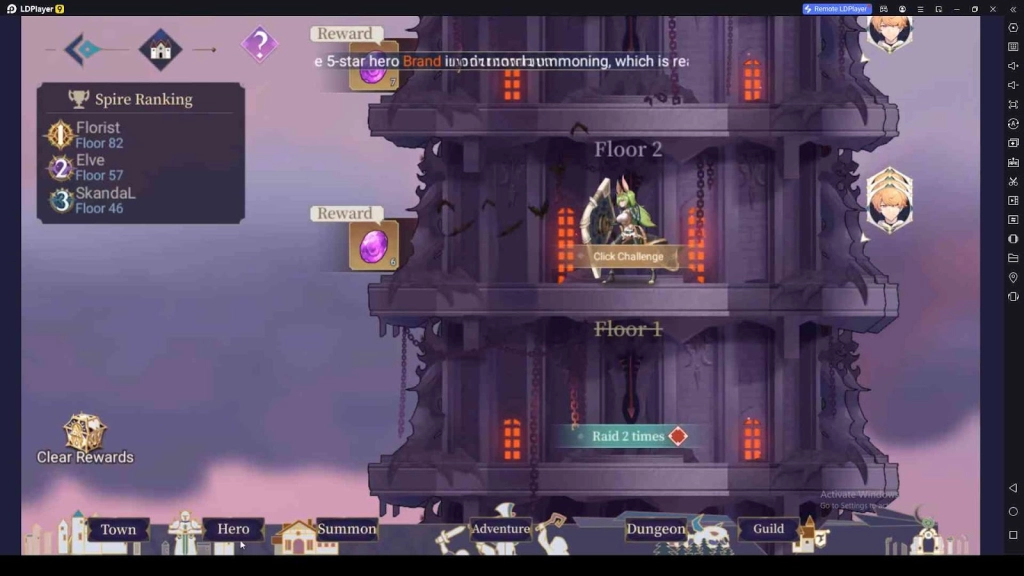
Task: Open the purple question mark help
Action: click(260, 45)
